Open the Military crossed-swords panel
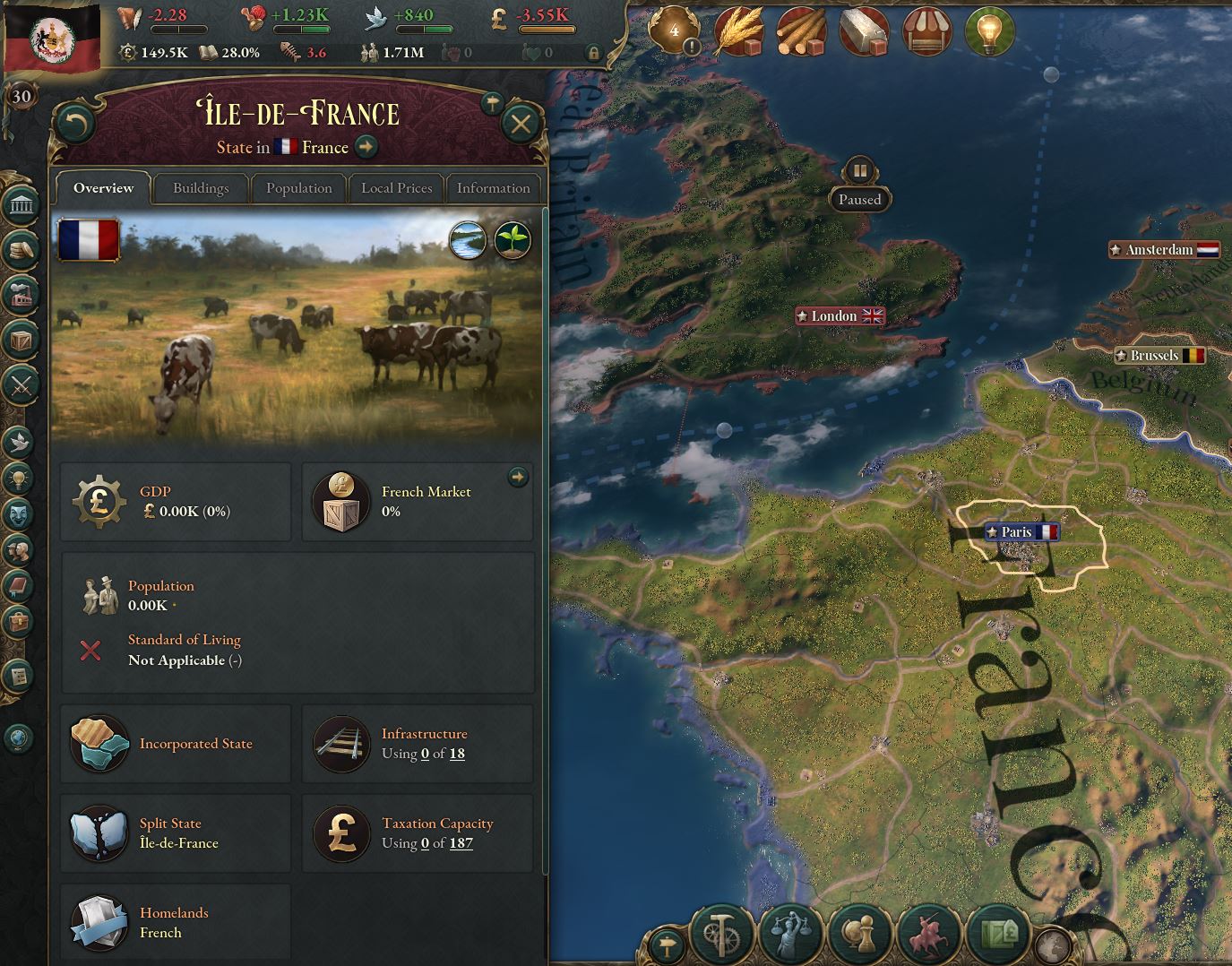The image size is (1232, 966). pyautogui.click(x=22, y=386)
